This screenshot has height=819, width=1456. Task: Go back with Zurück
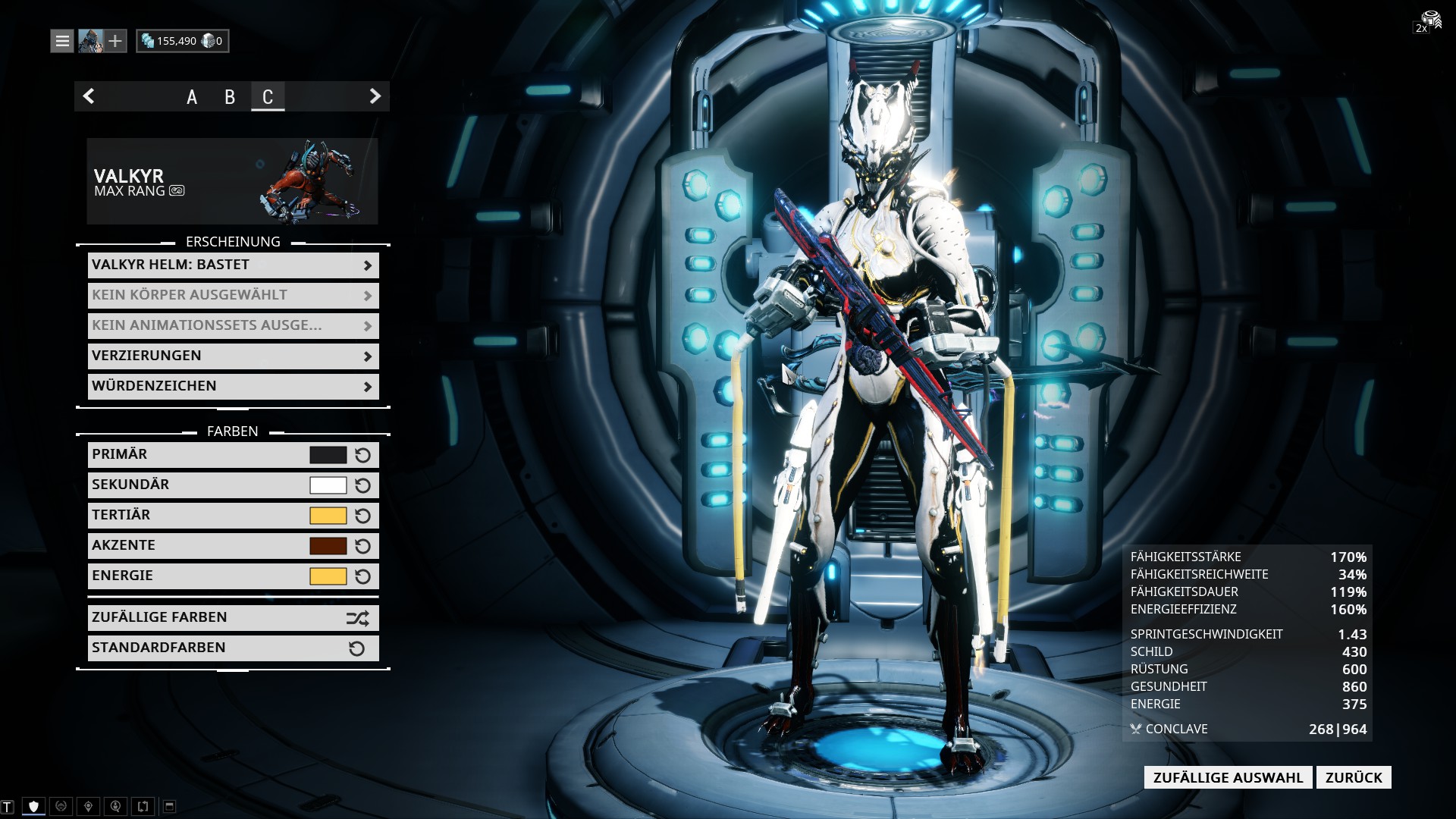(x=1354, y=777)
